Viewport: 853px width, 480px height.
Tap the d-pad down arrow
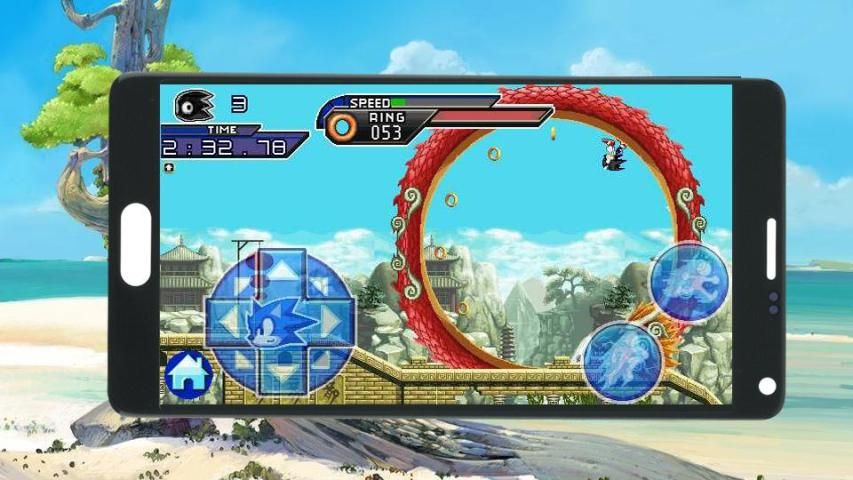[x=282, y=373]
